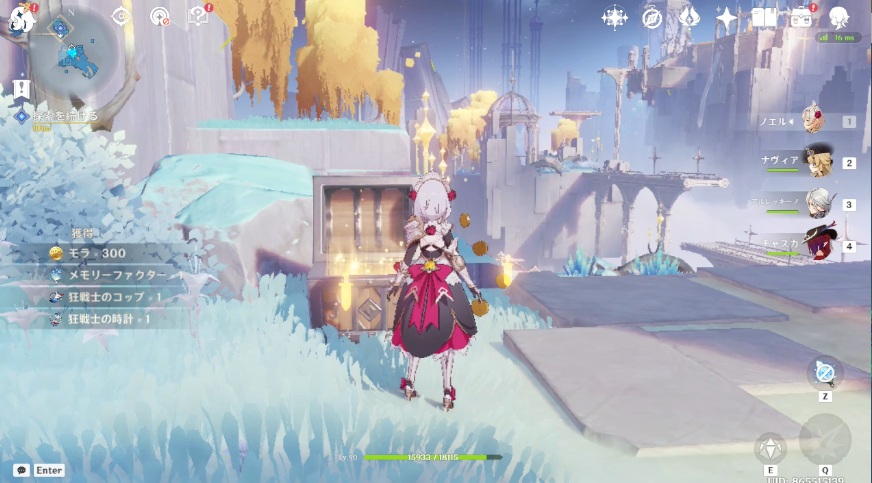The image size is (872, 483).
Task: Activate the elemental burst skill icon
Action: pos(825,438)
